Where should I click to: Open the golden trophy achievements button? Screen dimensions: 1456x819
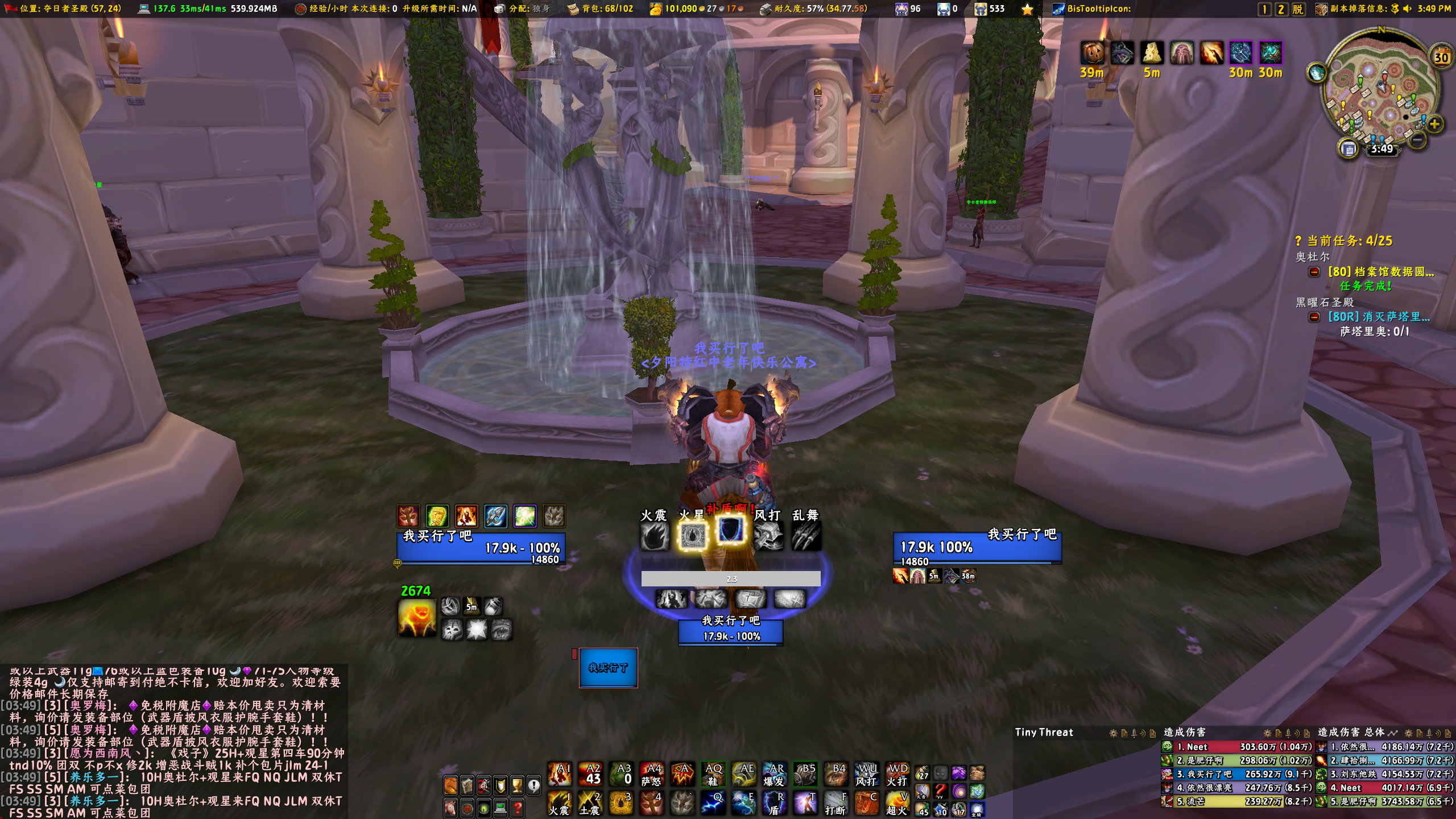tap(517, 785)
